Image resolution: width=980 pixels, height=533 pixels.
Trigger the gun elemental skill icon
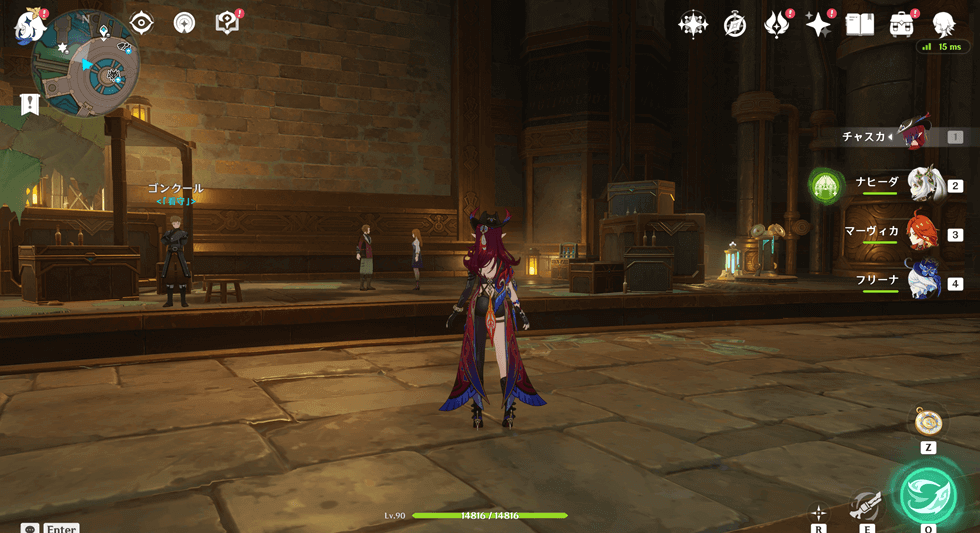(865, 506)
